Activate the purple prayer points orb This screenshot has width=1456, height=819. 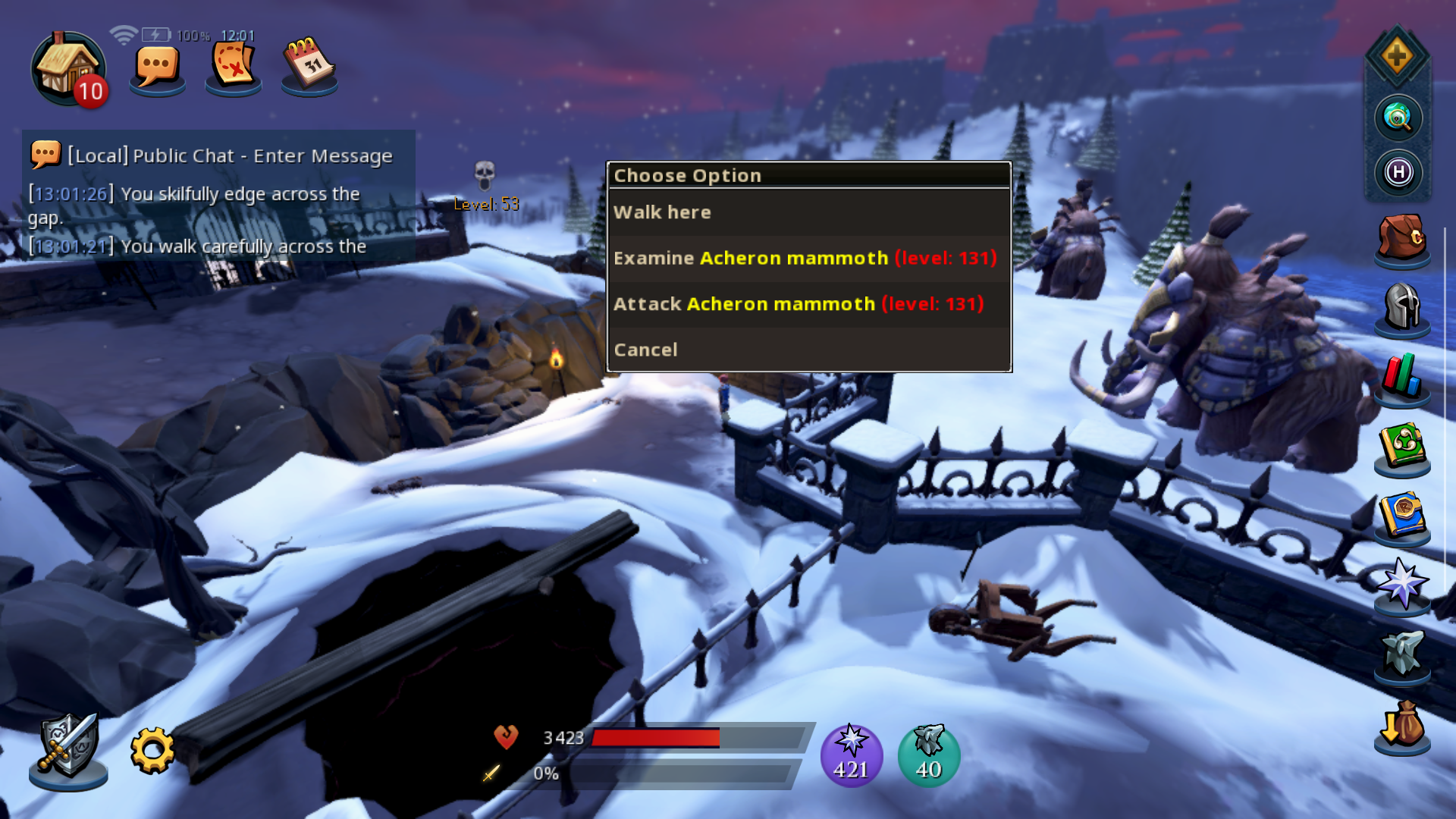(852, 755)
